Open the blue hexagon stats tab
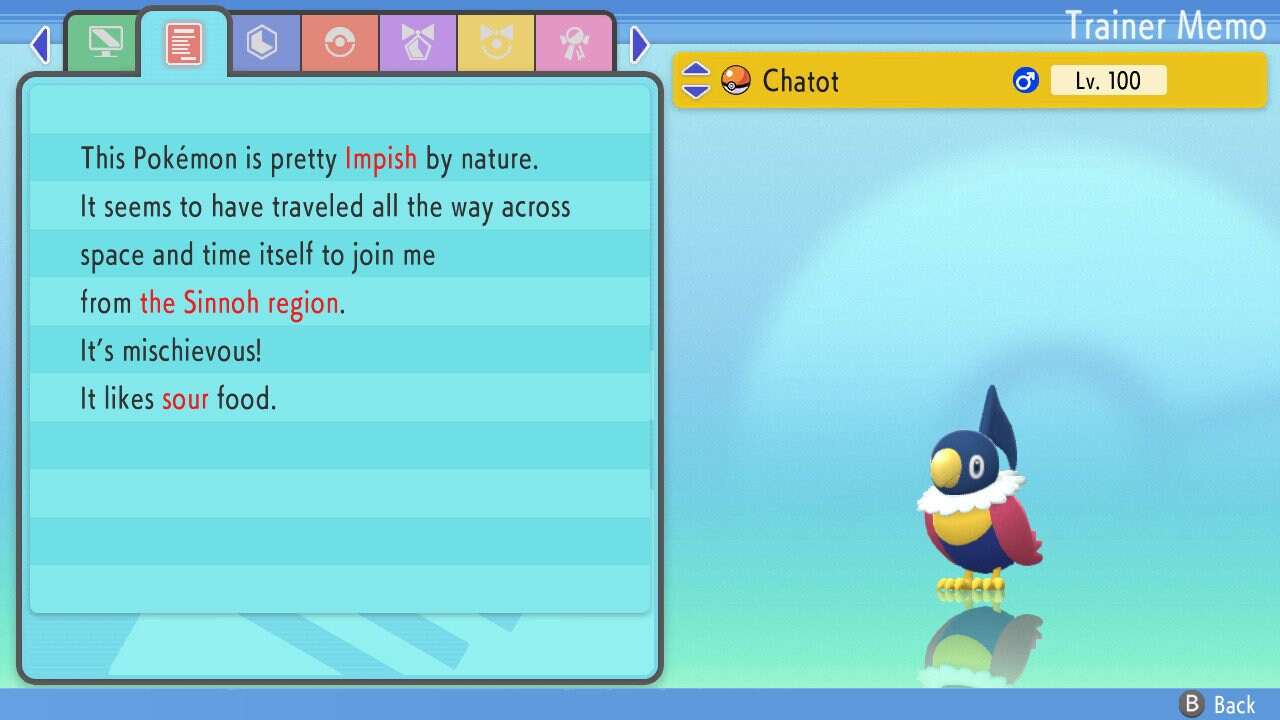The width and height of the screenshot is (1280, 720). tap(262, 43)
